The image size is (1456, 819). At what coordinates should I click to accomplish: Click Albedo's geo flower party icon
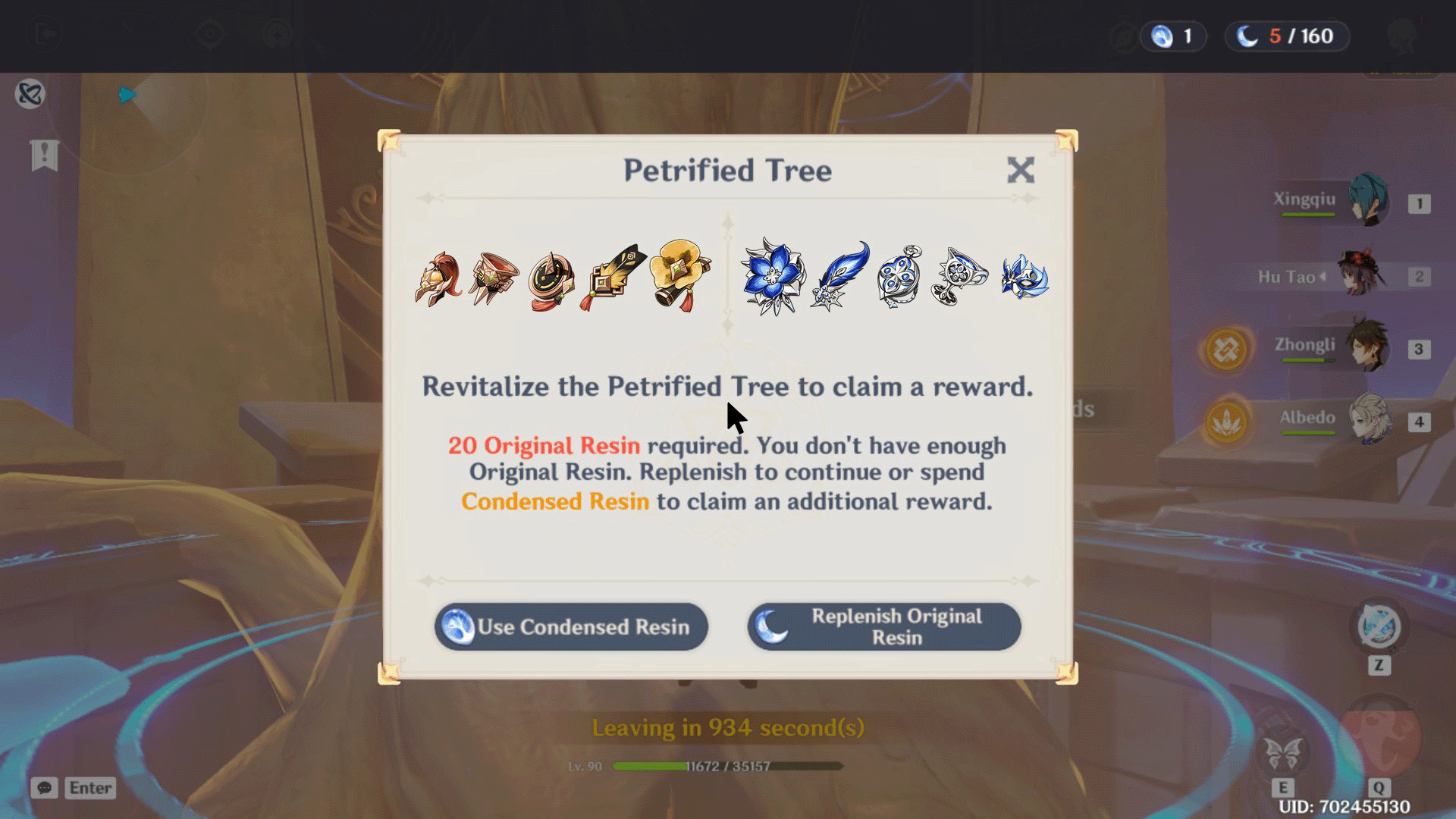point(1225,419)
